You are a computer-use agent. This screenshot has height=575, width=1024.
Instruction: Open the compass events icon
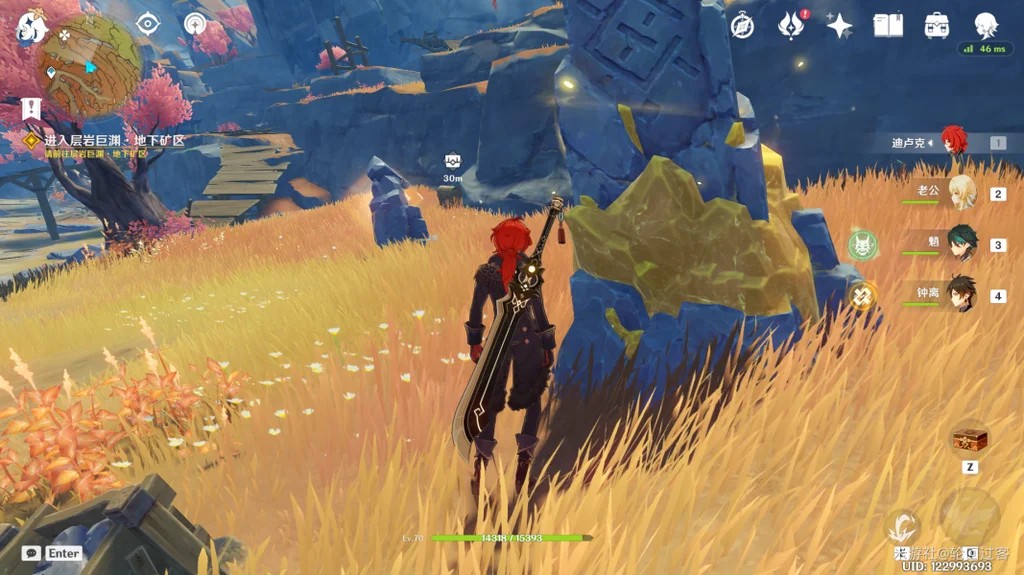(x=742, y=26)
